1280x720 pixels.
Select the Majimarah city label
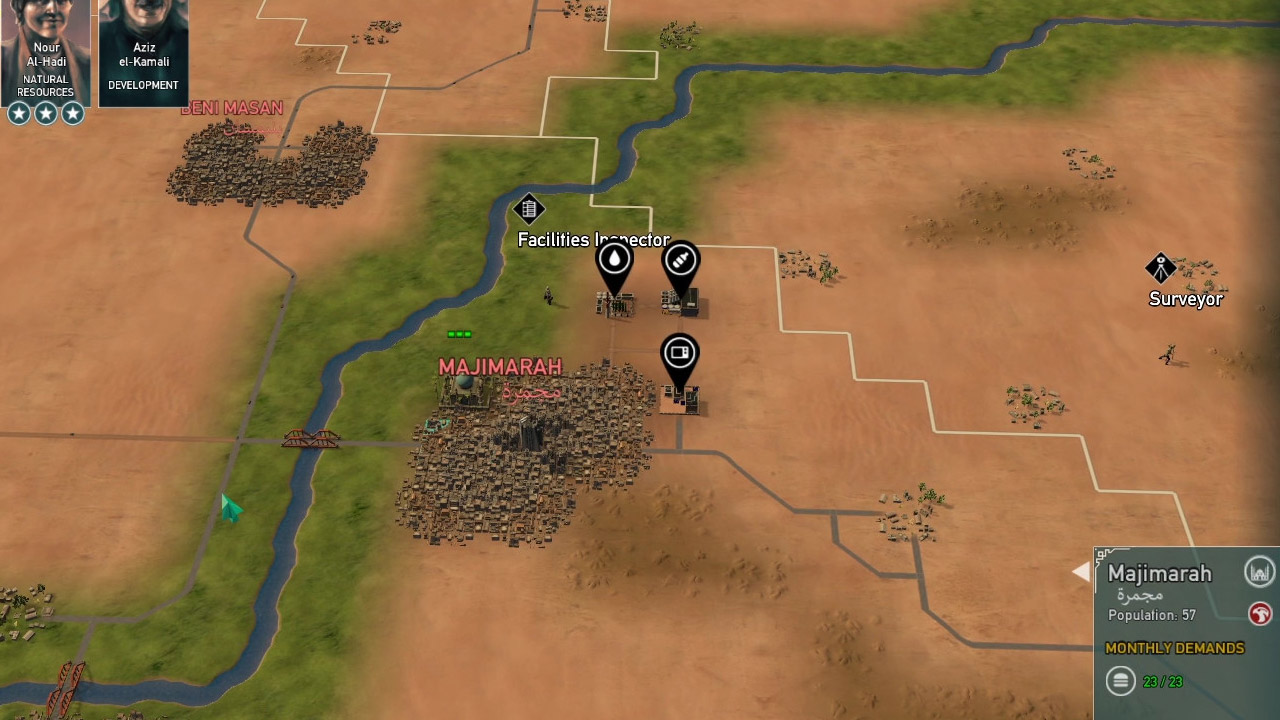coord(500,368)
